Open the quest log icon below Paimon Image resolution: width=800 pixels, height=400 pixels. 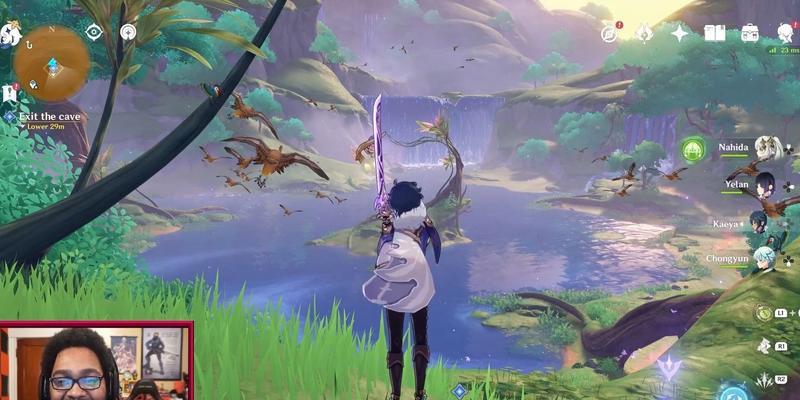tap(9, 93)
